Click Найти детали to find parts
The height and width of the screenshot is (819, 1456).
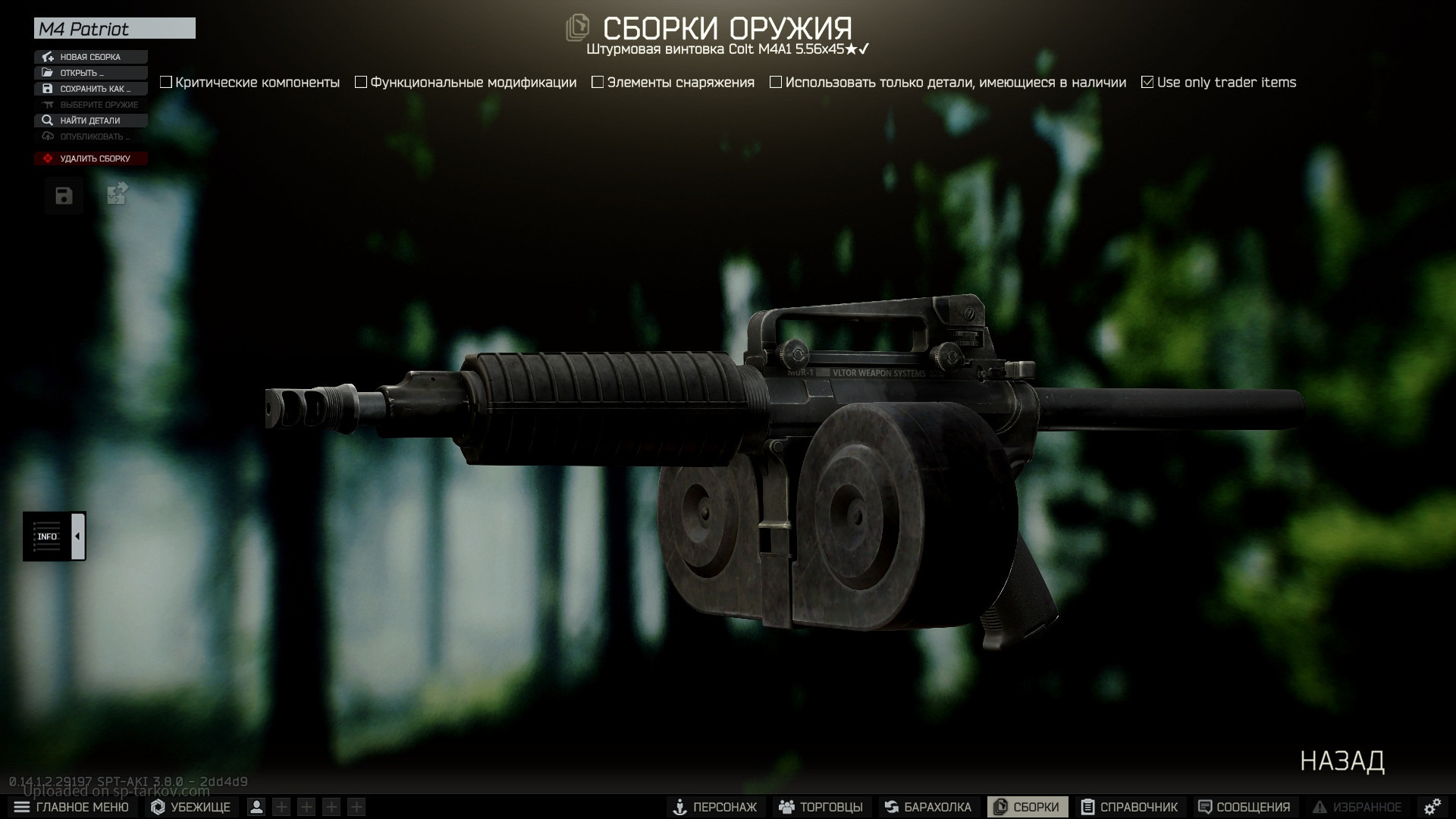[90, 121]
